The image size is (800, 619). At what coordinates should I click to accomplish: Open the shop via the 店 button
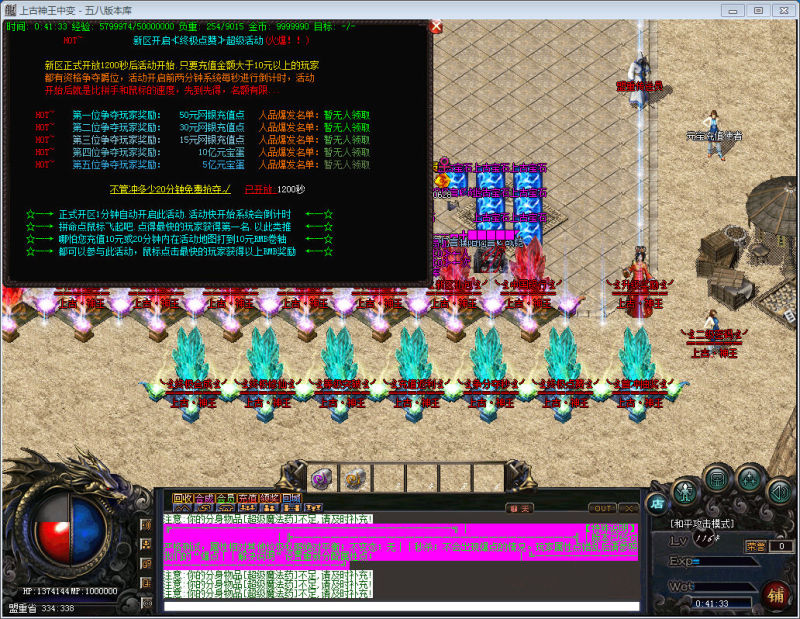(657, 503)
